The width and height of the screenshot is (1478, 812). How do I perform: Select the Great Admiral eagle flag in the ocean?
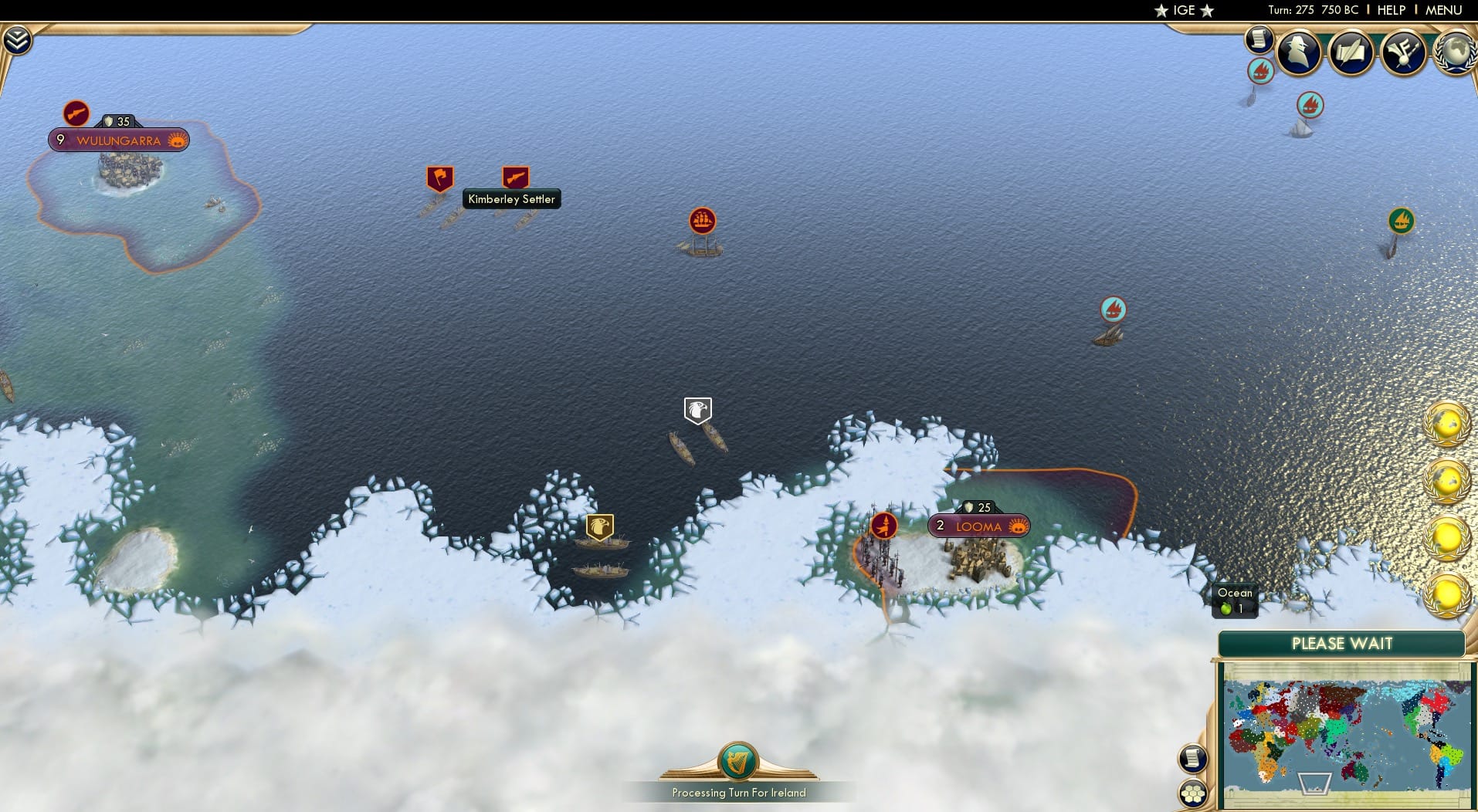pos(699,409)
